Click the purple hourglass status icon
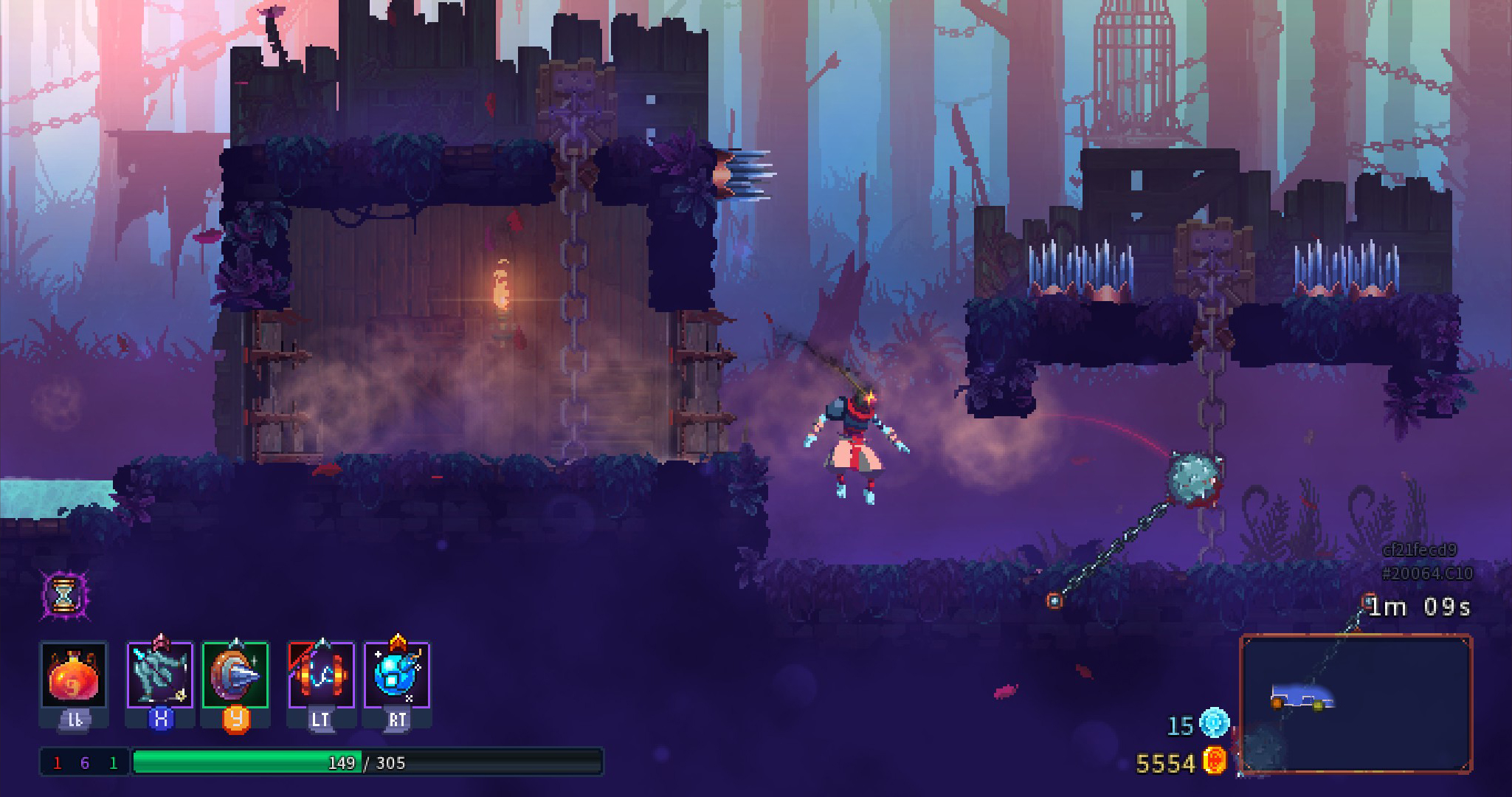This screenshot has height=797, width=1512. (x=64, y=594)
